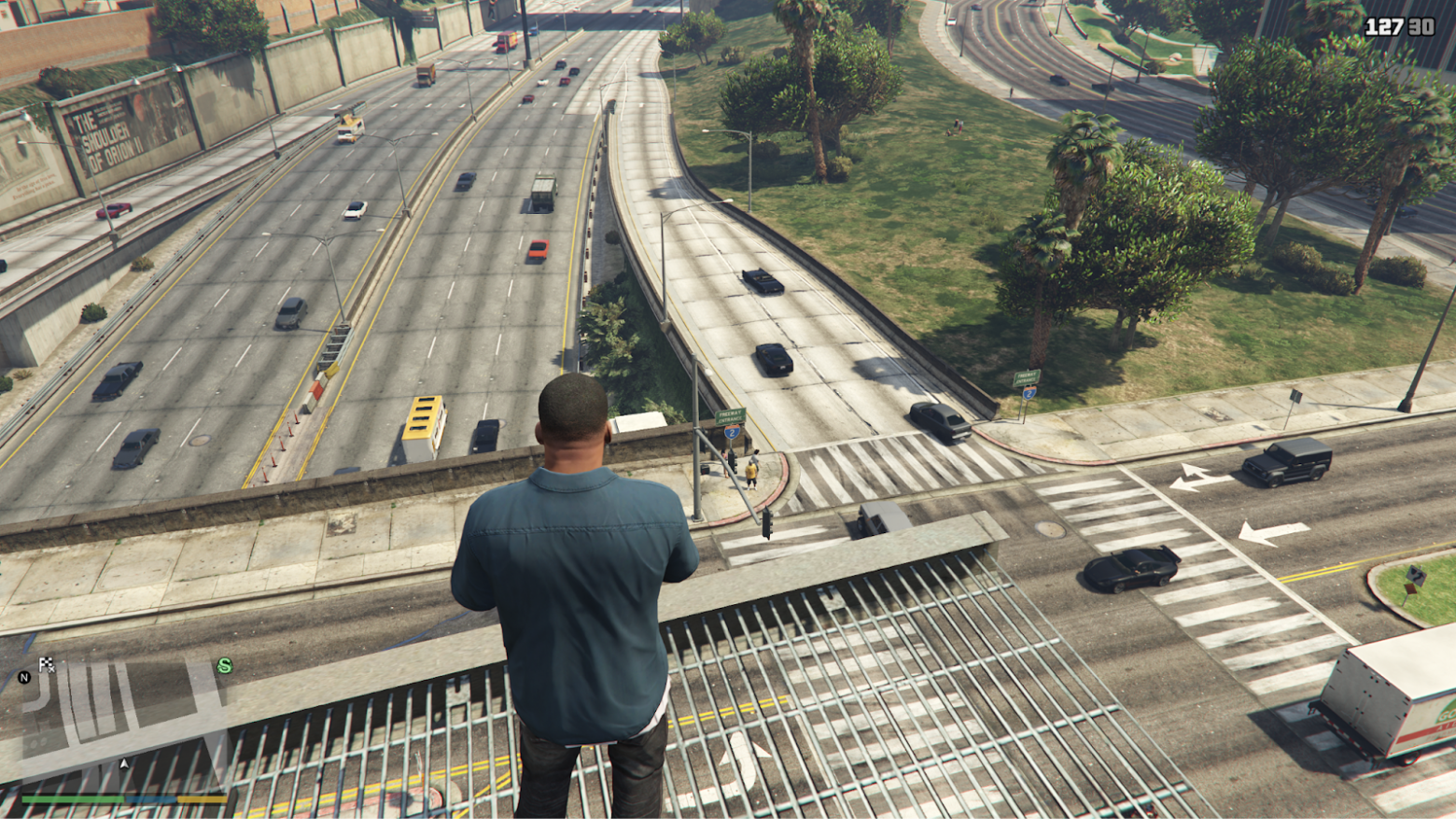Select the checkered flag race marker

(x=47, y=665)
